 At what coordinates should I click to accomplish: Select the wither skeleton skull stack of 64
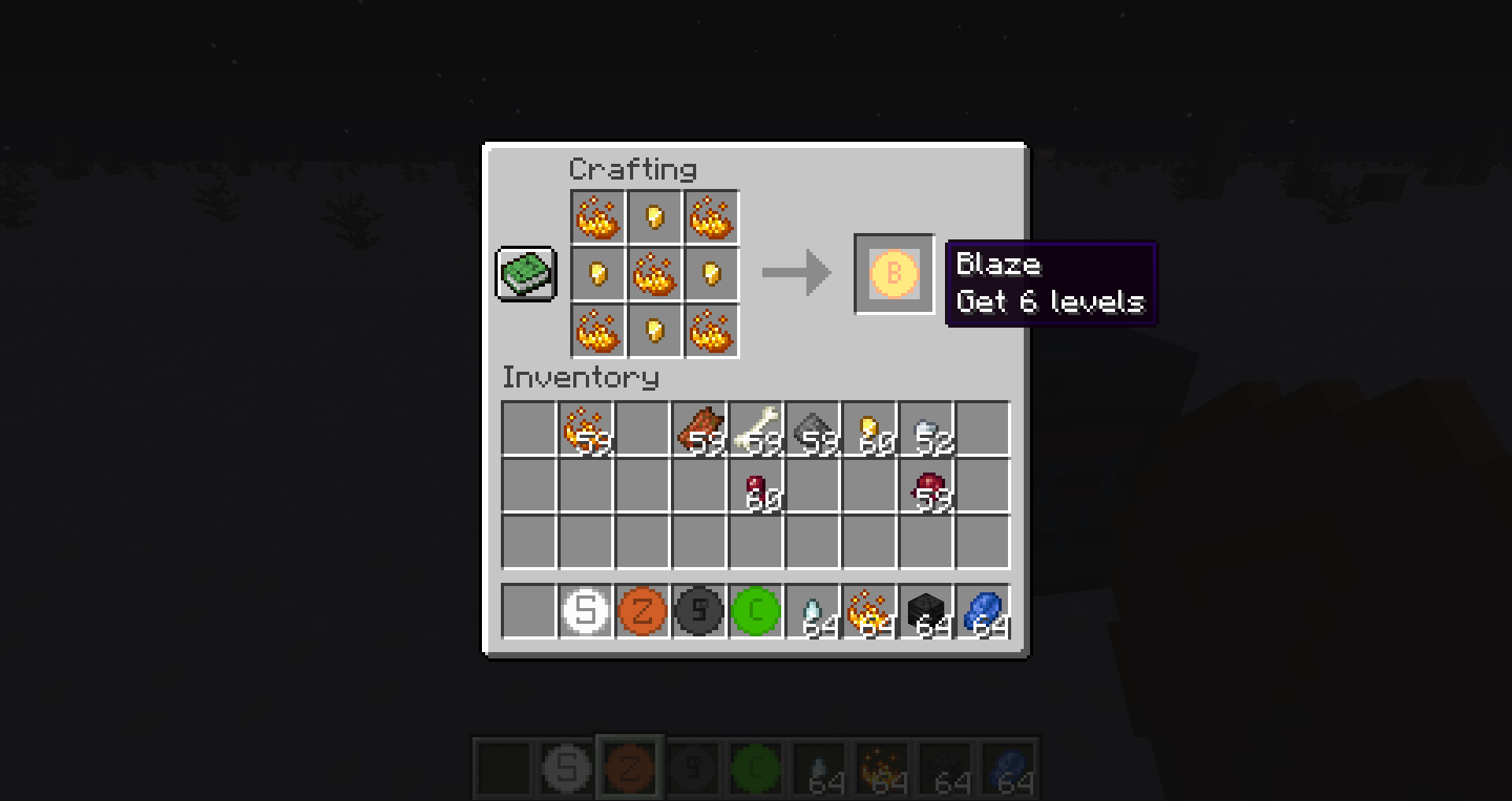coord(926,612)
